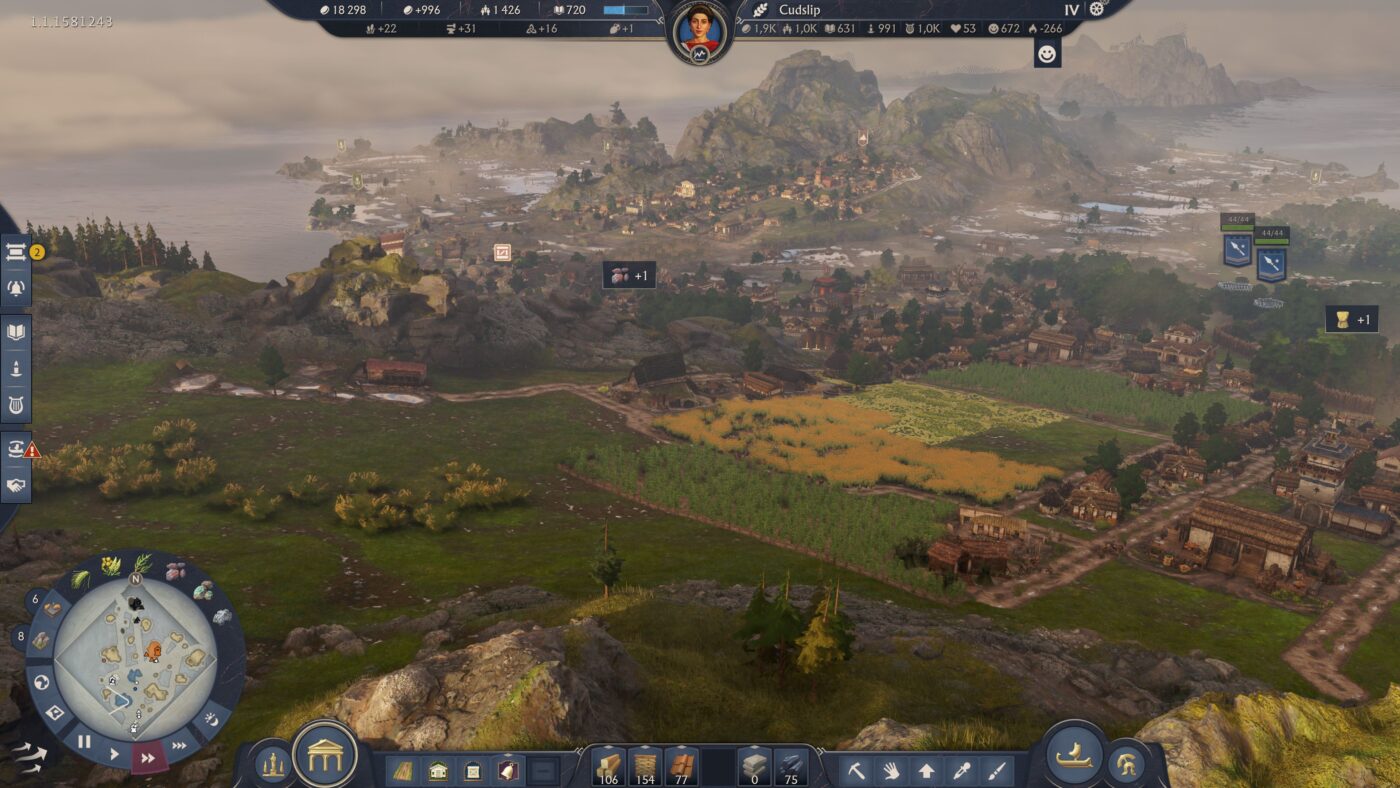Select the eyedropper copy tool

click(962, 770)
